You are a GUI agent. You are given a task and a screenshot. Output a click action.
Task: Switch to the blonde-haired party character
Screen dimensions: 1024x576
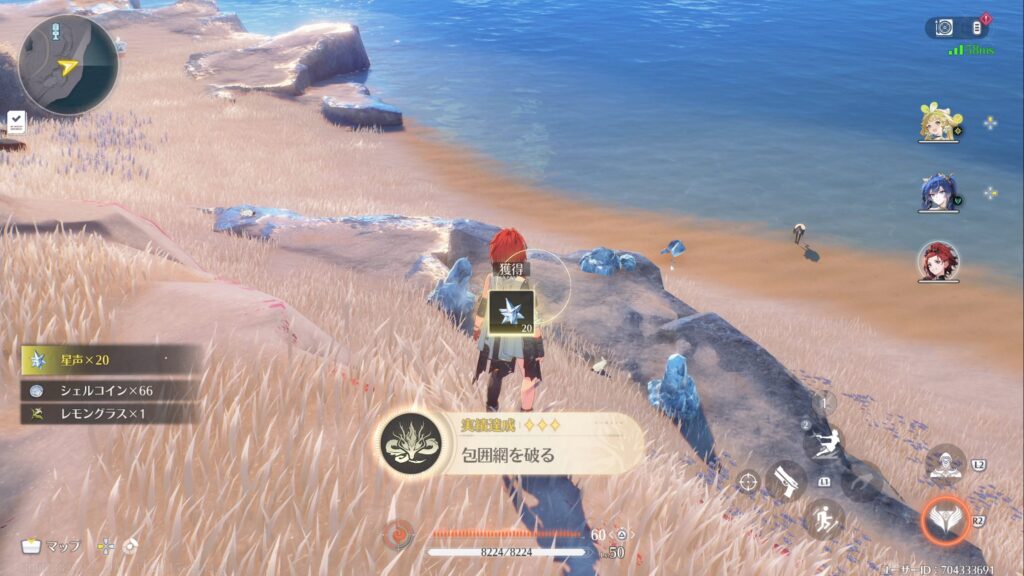[x=940, y=123]
